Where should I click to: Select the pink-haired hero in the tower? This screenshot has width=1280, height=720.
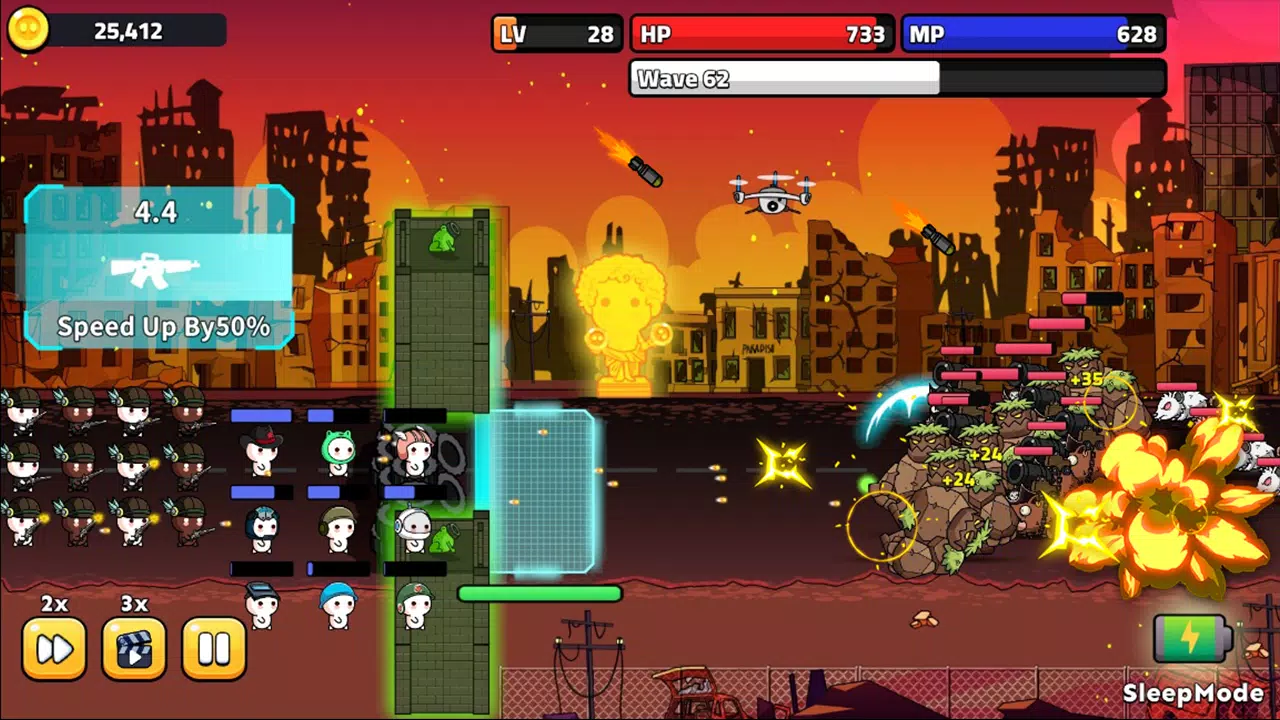[x=415, y=450]
